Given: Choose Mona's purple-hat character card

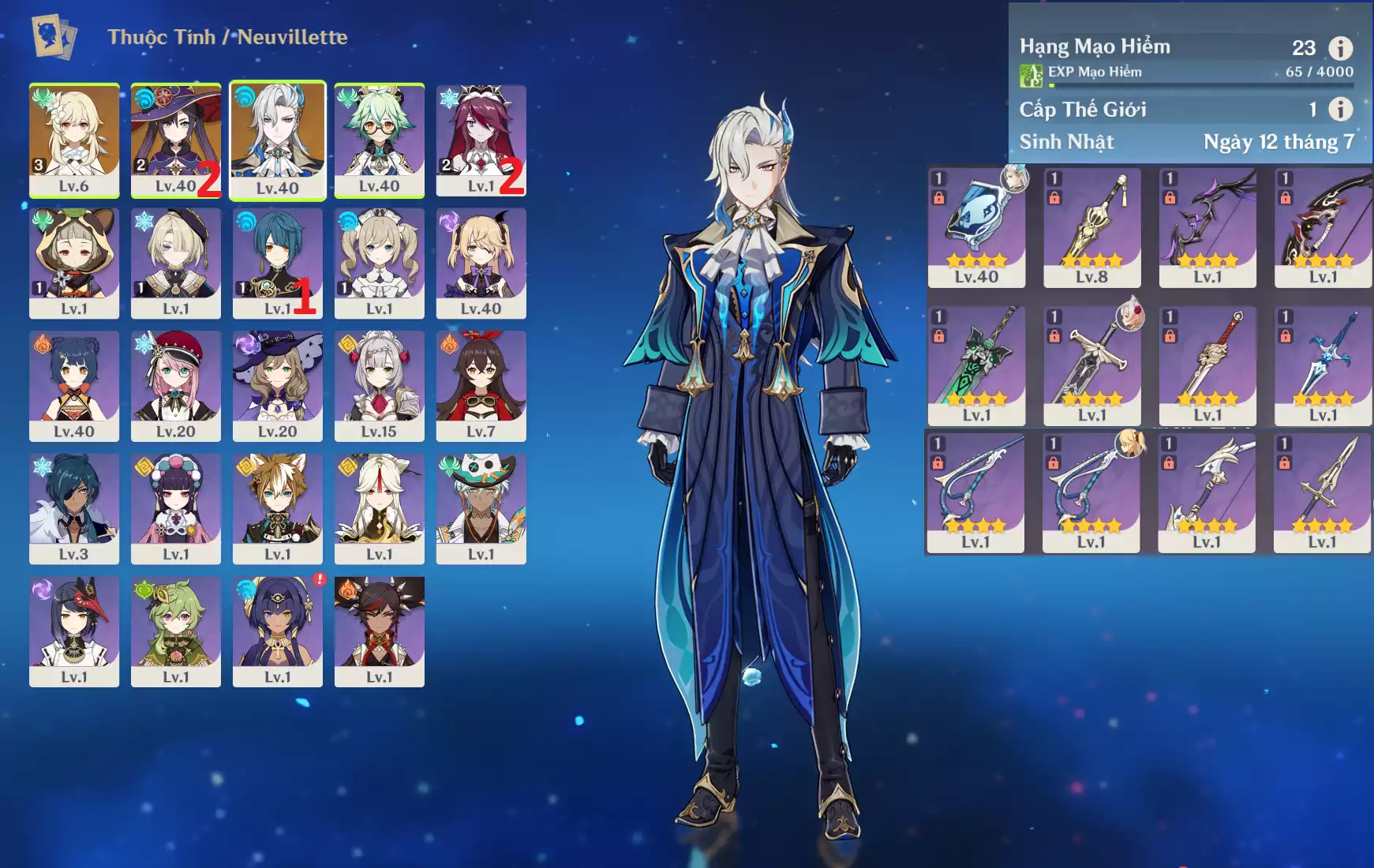Looking at the screenshot, I should coord(175,139).
